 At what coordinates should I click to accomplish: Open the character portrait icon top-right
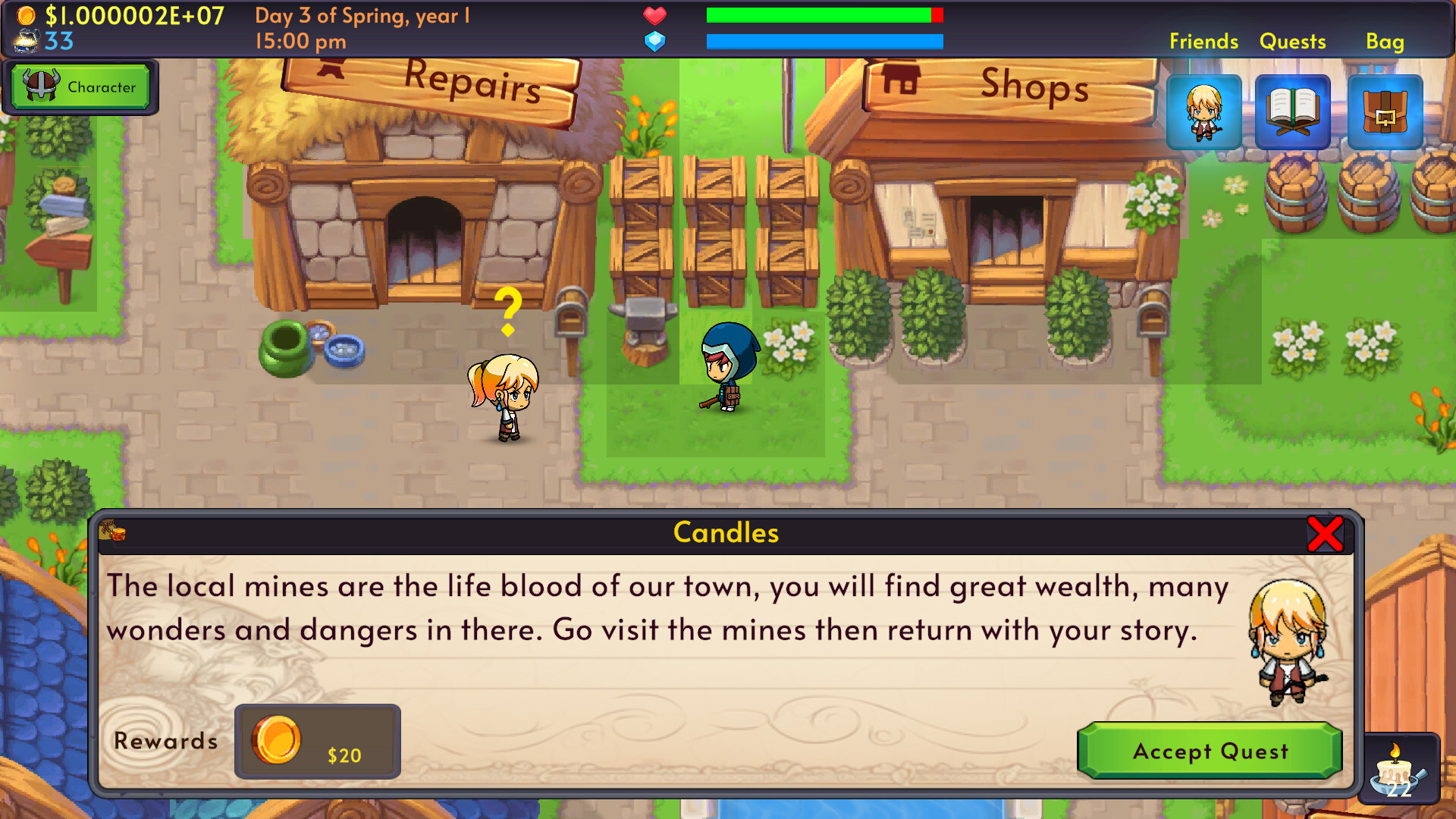pyautogui.click(x=1204, y=112)
